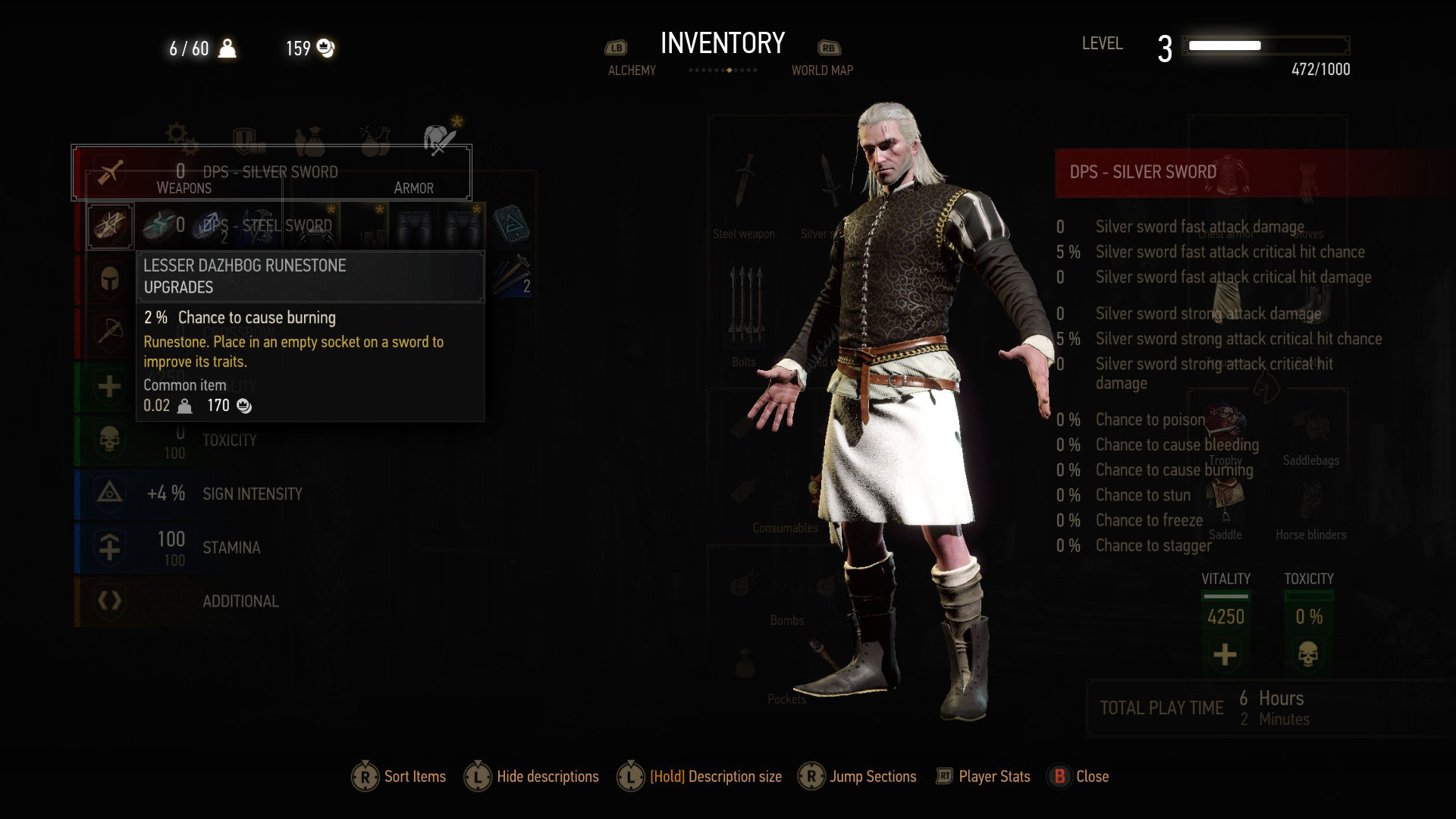Click the crossbow stat row icon
Image resolution: width=1456 pixels, height=819 pixels.
(110, 331)
